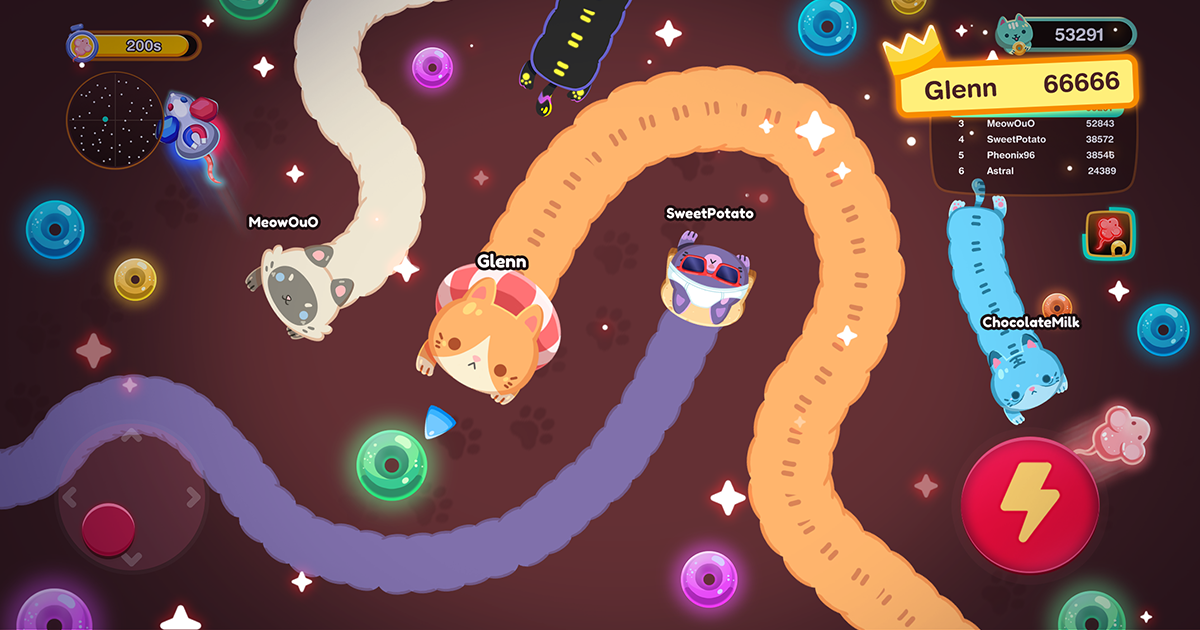Choose the SweetPotato leaderboard entry
The image size is (1200, 630).
click(1035, 139)
